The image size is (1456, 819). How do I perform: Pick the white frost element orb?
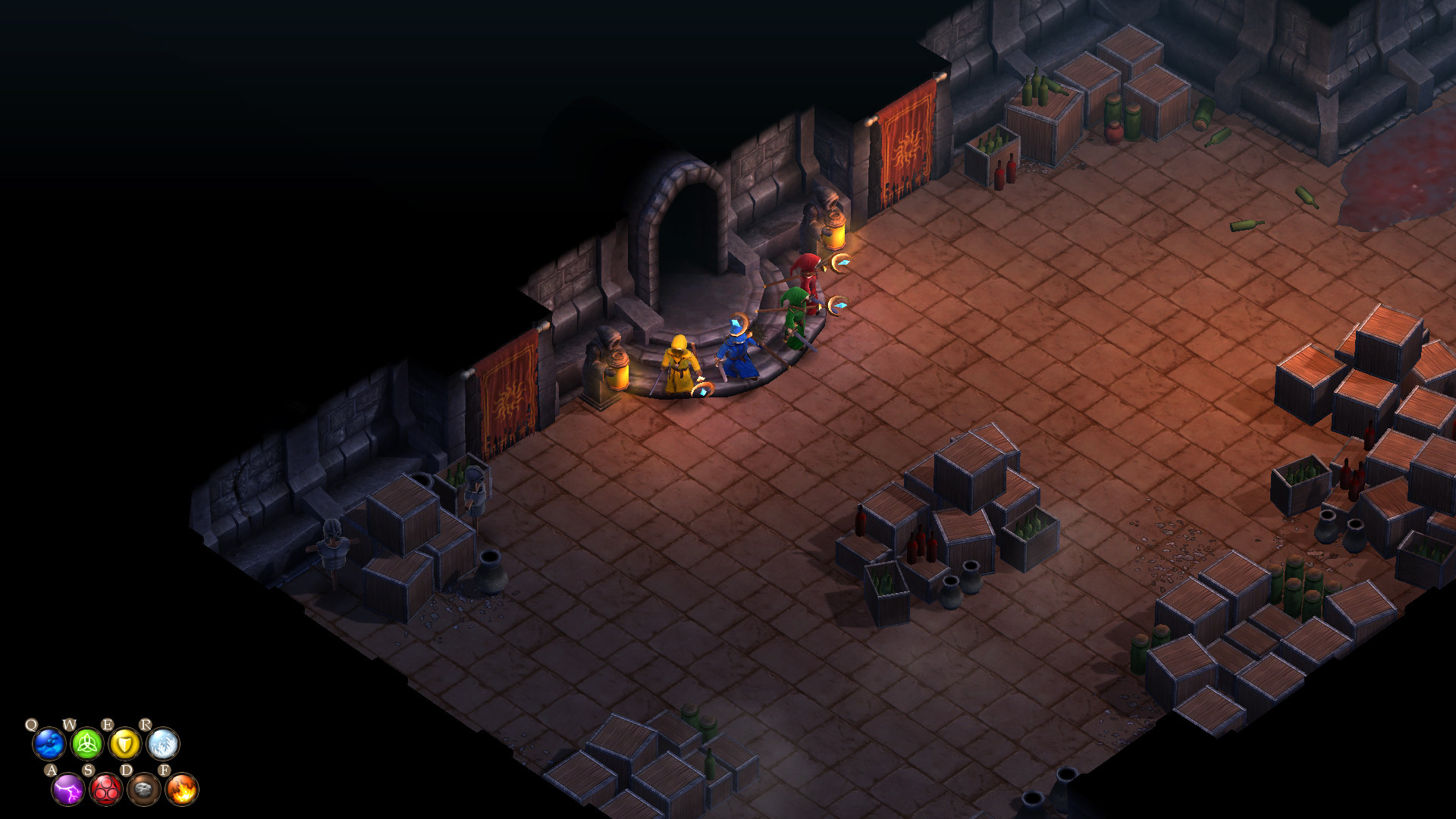tap(163, 744)
